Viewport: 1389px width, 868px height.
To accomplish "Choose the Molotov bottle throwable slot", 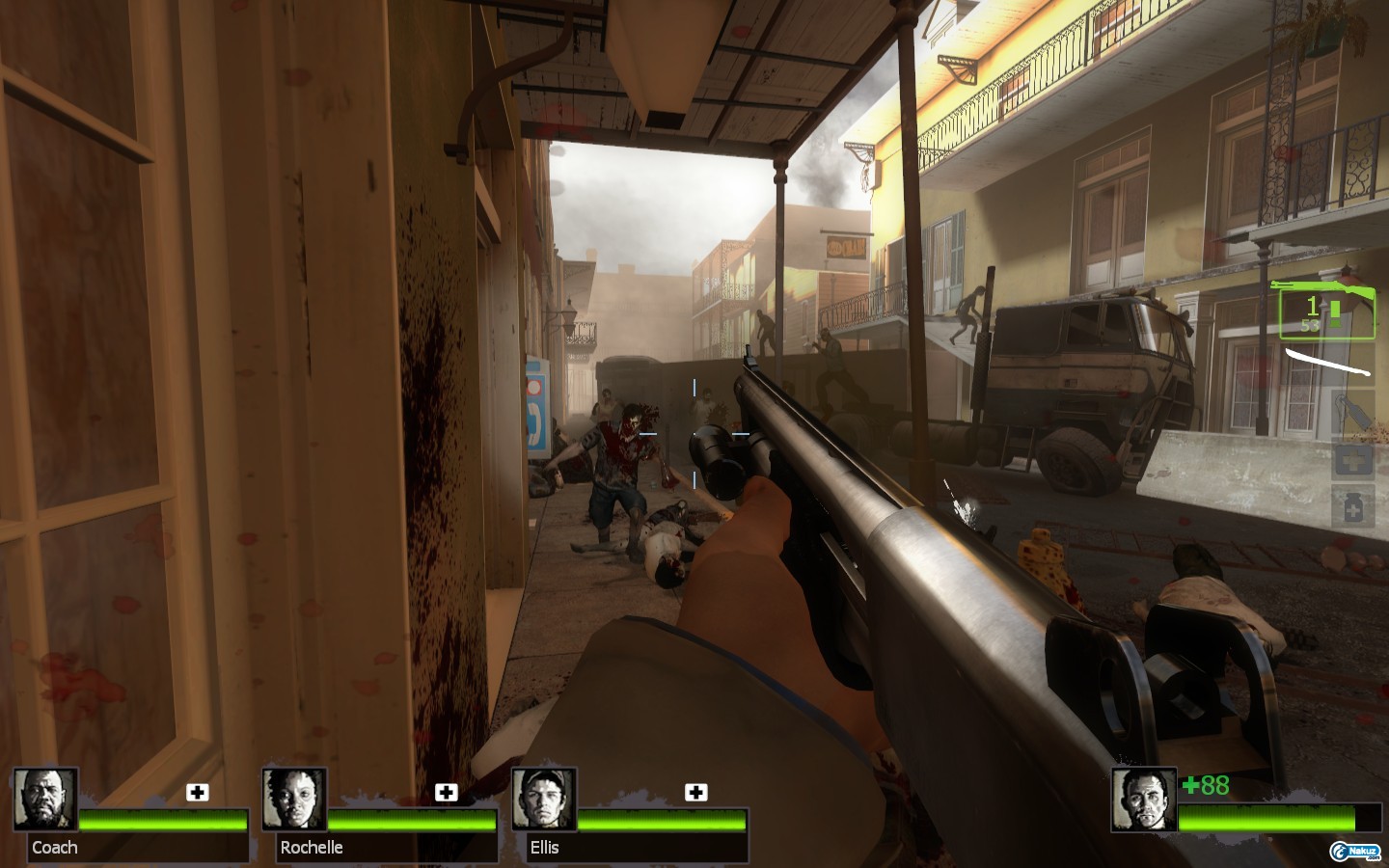I will coord(1352,413).
